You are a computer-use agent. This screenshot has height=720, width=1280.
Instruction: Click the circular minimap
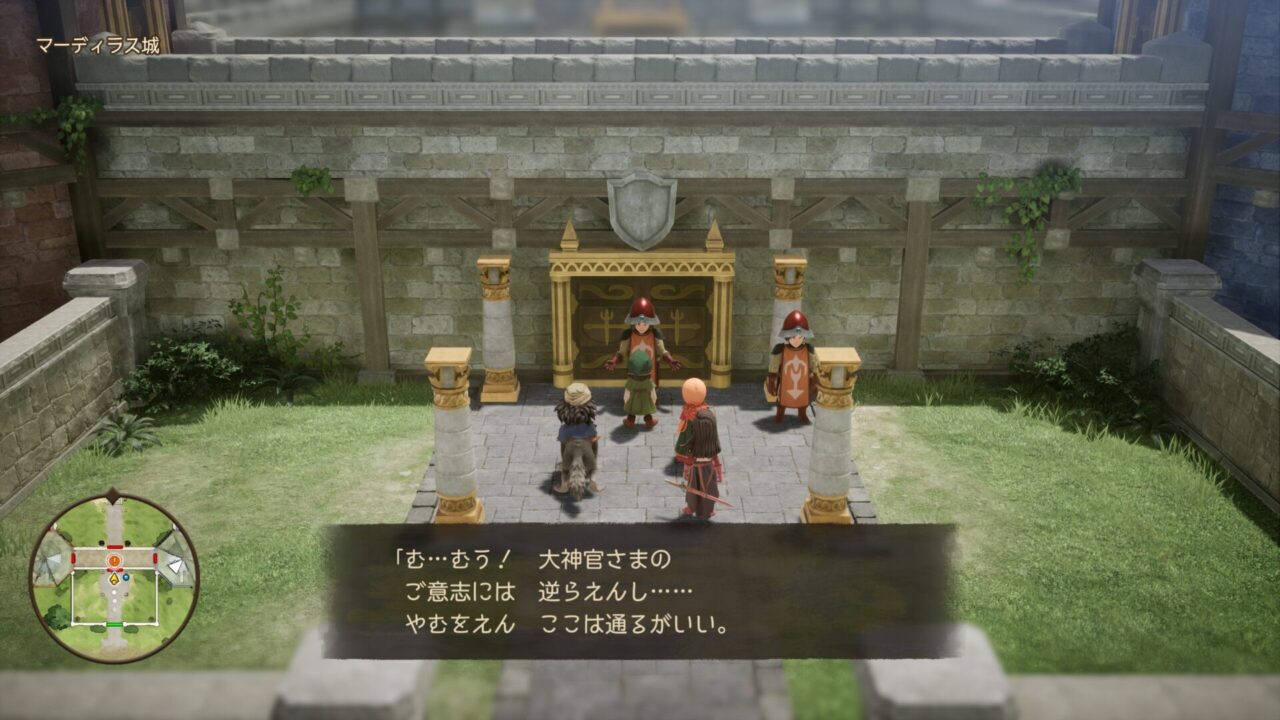[x=114, y=577]
